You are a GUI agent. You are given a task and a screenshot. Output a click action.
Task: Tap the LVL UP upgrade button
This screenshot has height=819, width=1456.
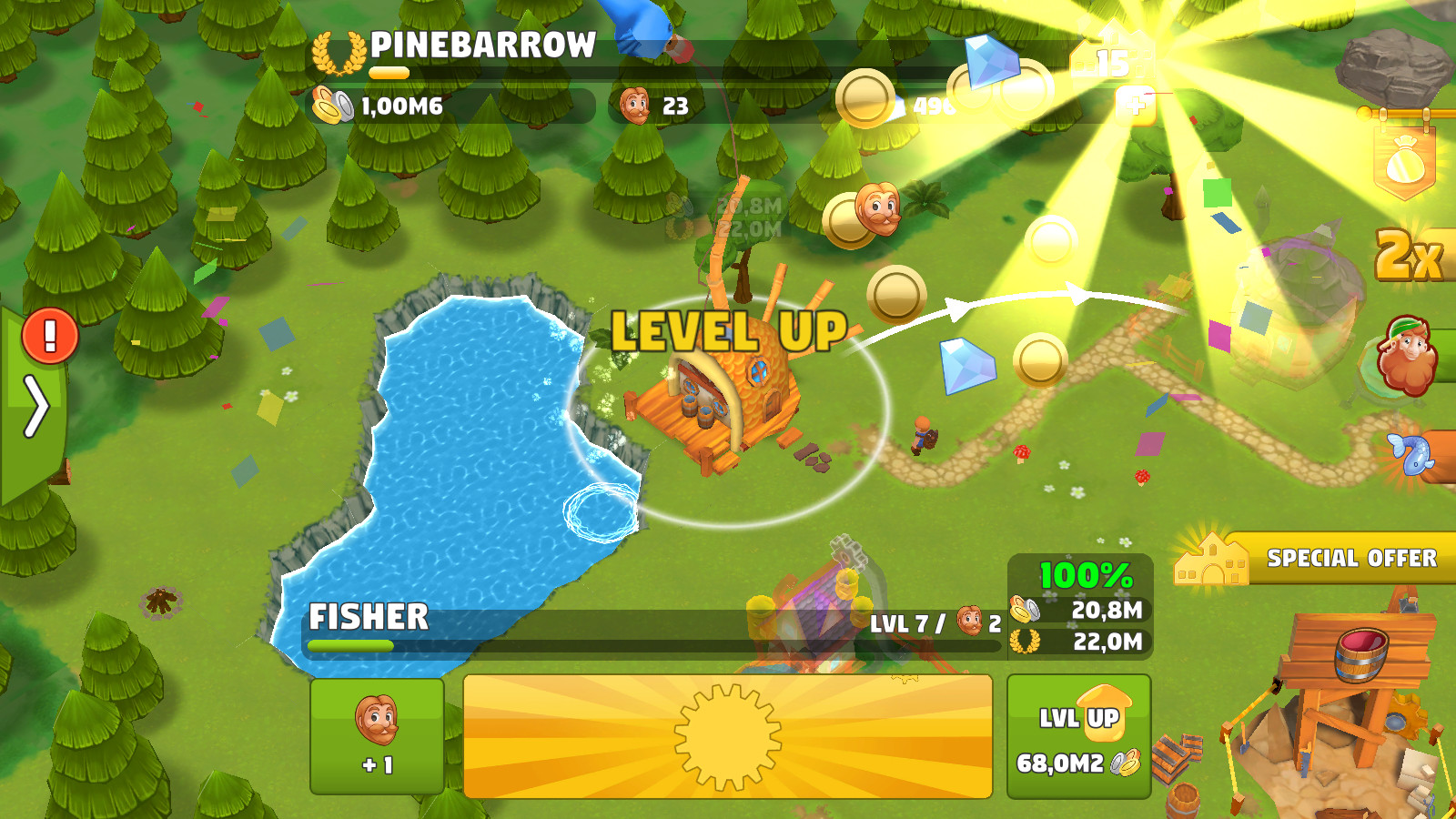click(1078, 736)
